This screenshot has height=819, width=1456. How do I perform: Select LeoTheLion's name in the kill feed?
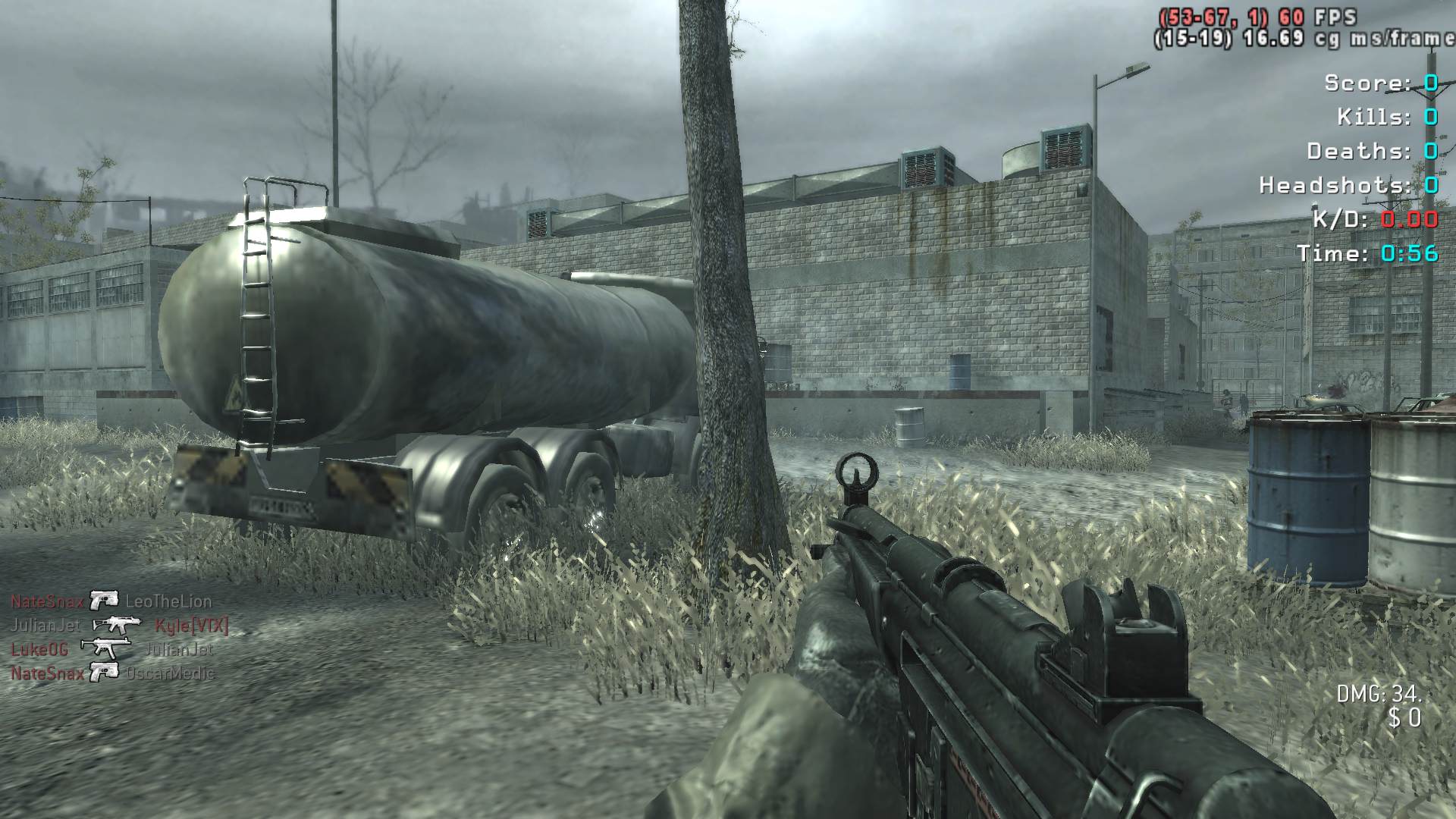[168, 601]
